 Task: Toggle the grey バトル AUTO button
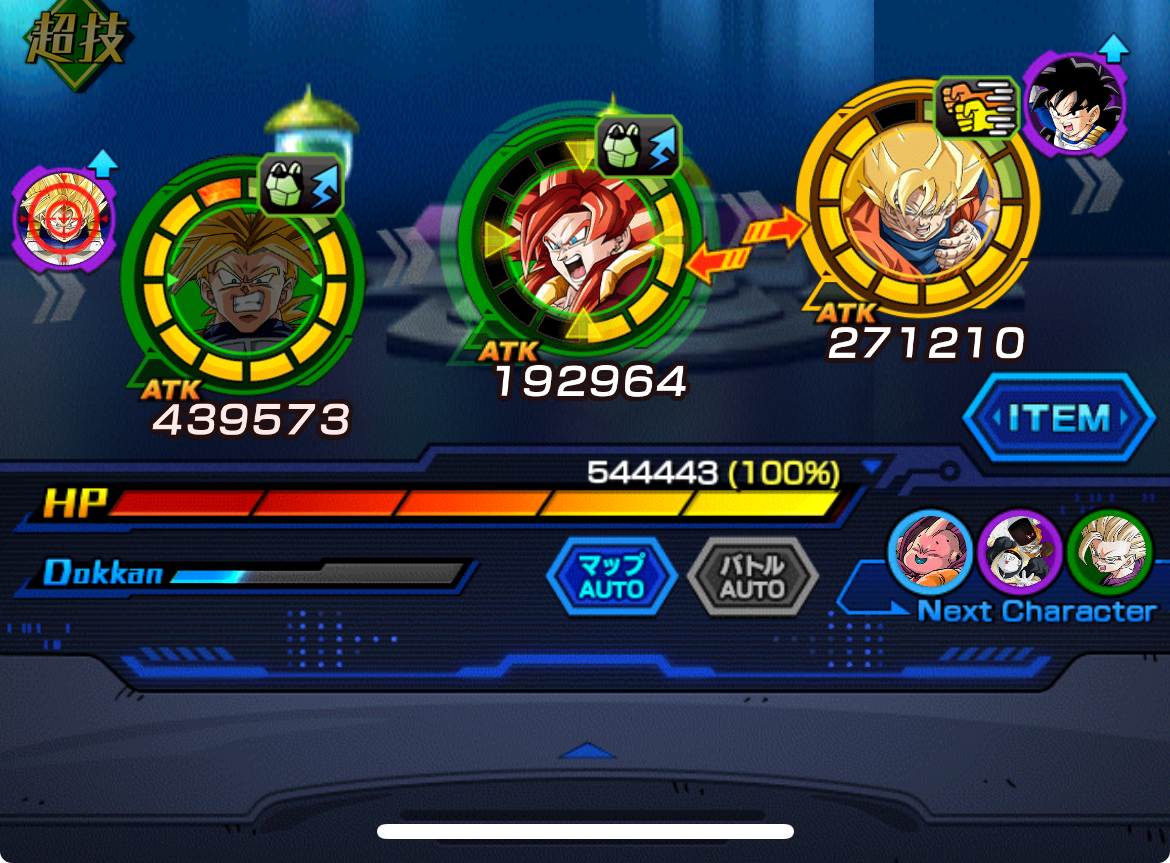point(752,577)
